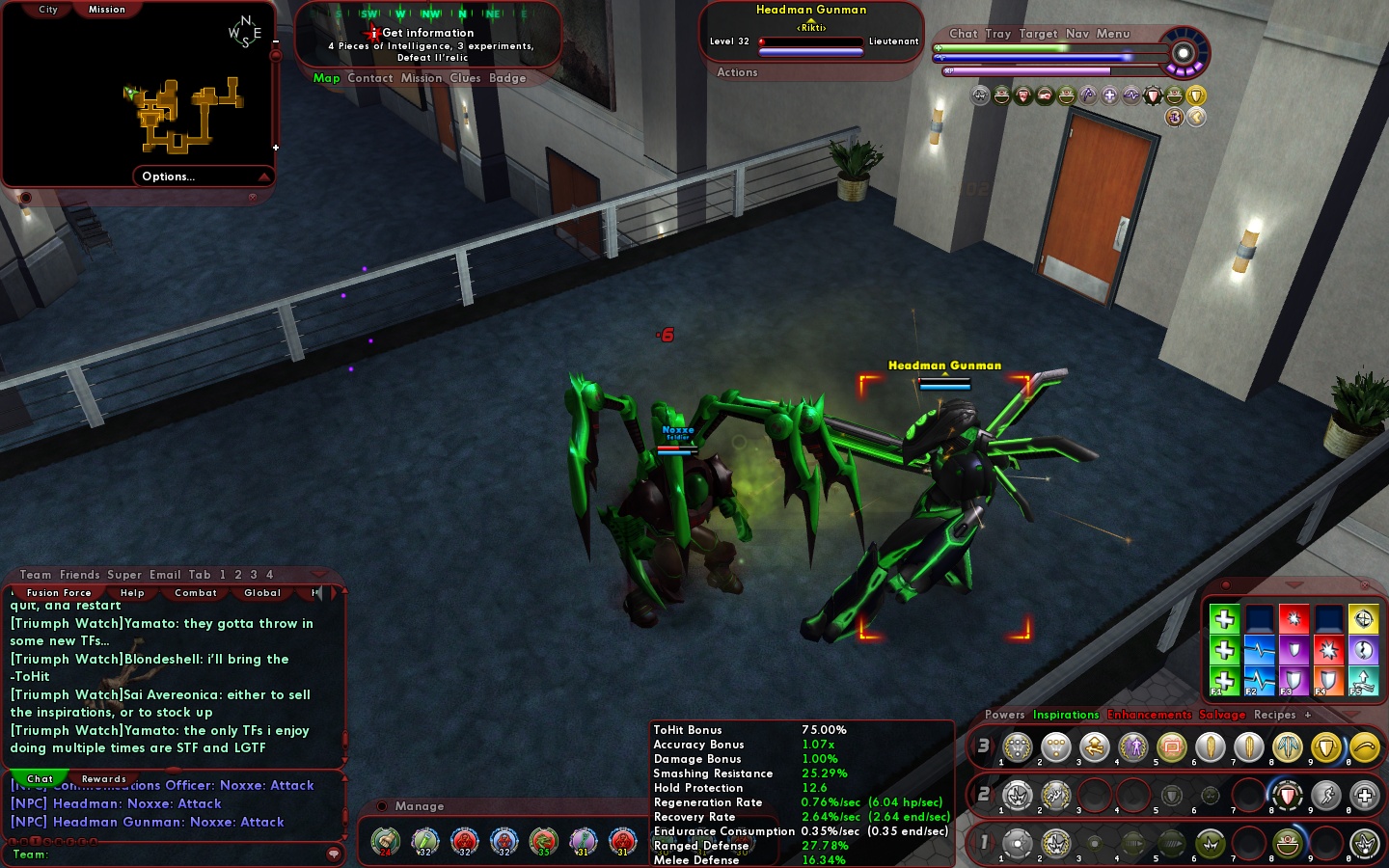Switch minimap to the City tab
The width and height of the screenshot is (1389, 868).
(x=48, y=10)
